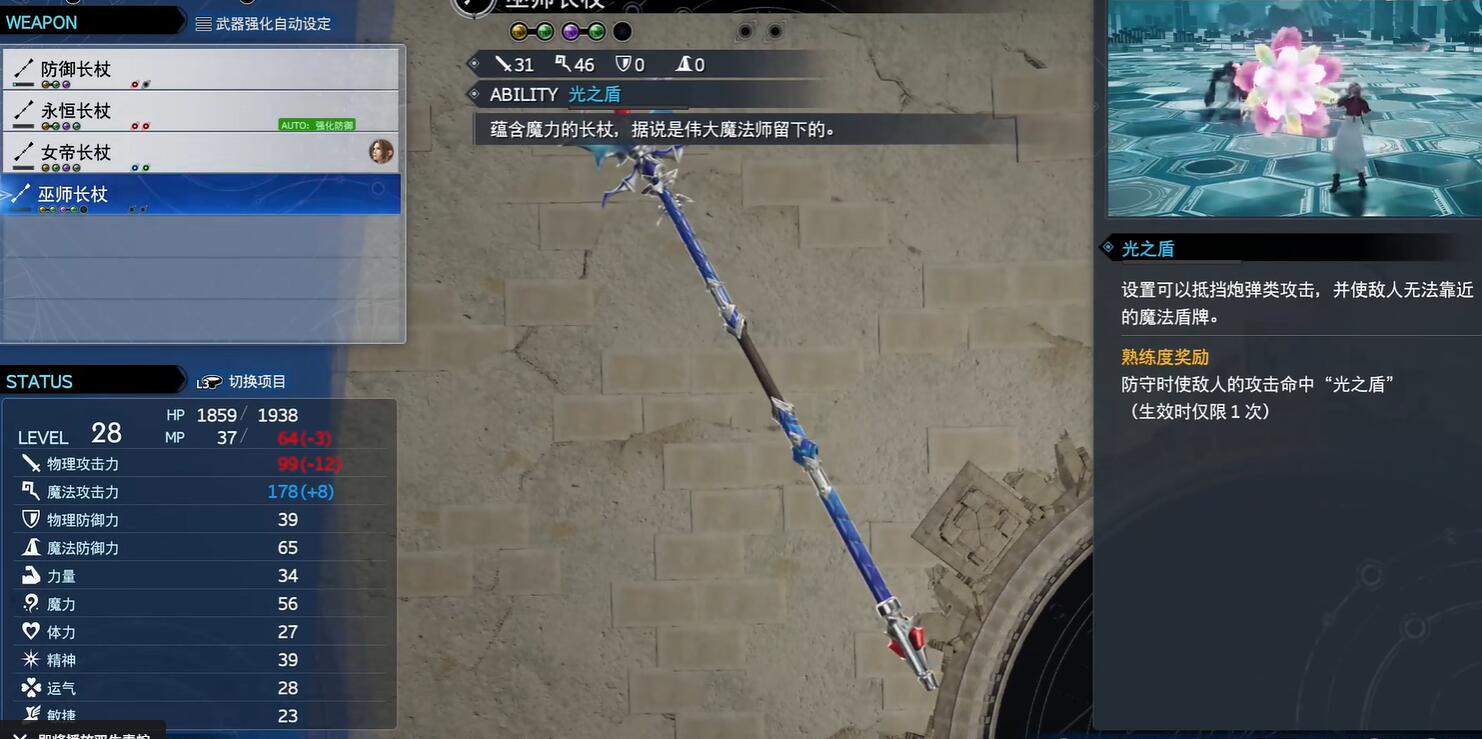Click the magic attack icon beside 46

click(562, 64)
